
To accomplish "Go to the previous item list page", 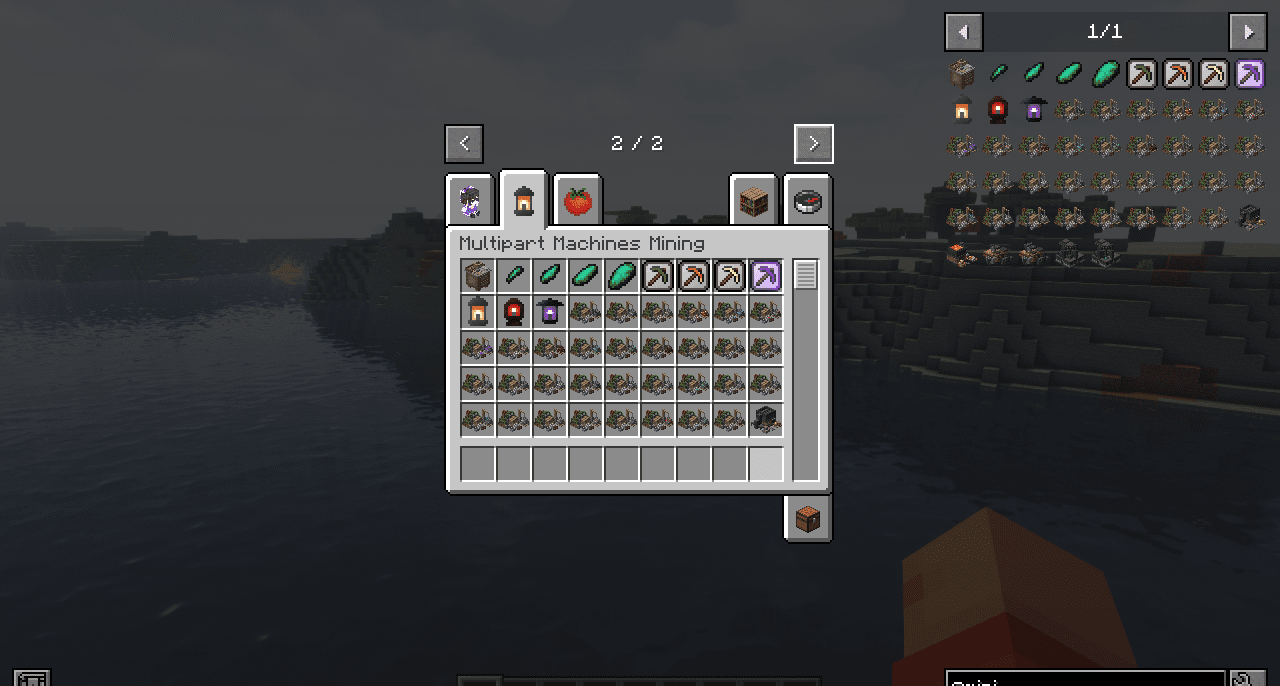I will pos(964,32).
